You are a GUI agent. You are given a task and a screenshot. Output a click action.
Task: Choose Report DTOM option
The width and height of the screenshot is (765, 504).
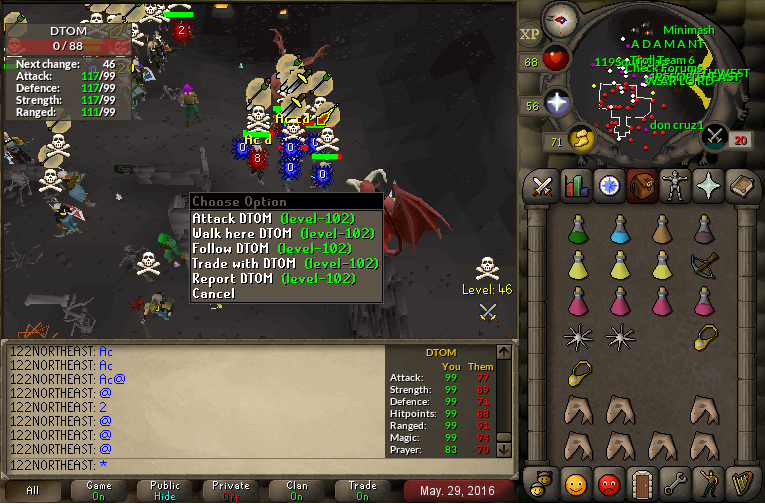pyautogui.click(x=285, y=278)
